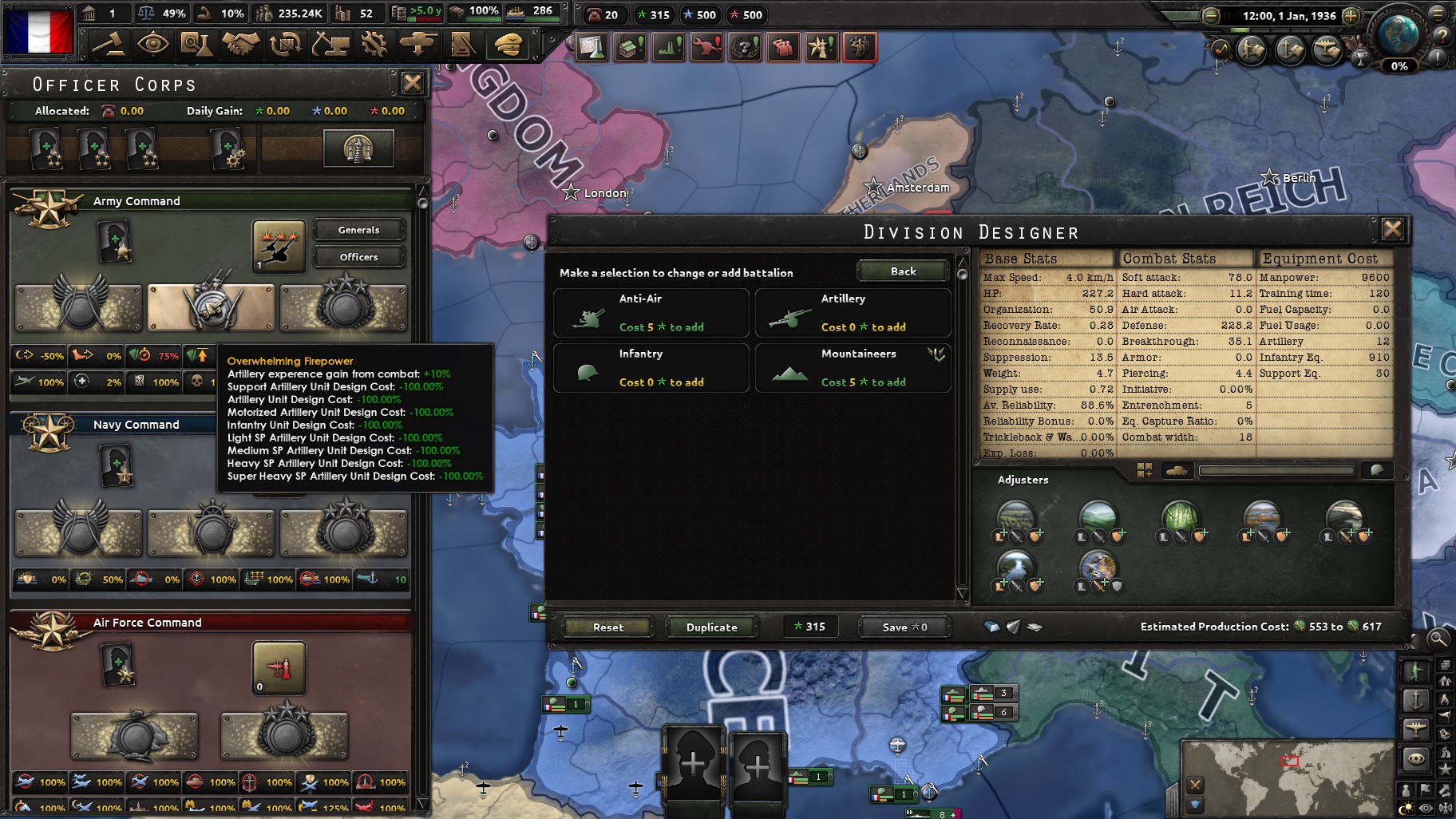The image size is (1456, 819).
Task: Click the diplomacy handshake icon
Action: pyautogui.click(x=241, y=45)
